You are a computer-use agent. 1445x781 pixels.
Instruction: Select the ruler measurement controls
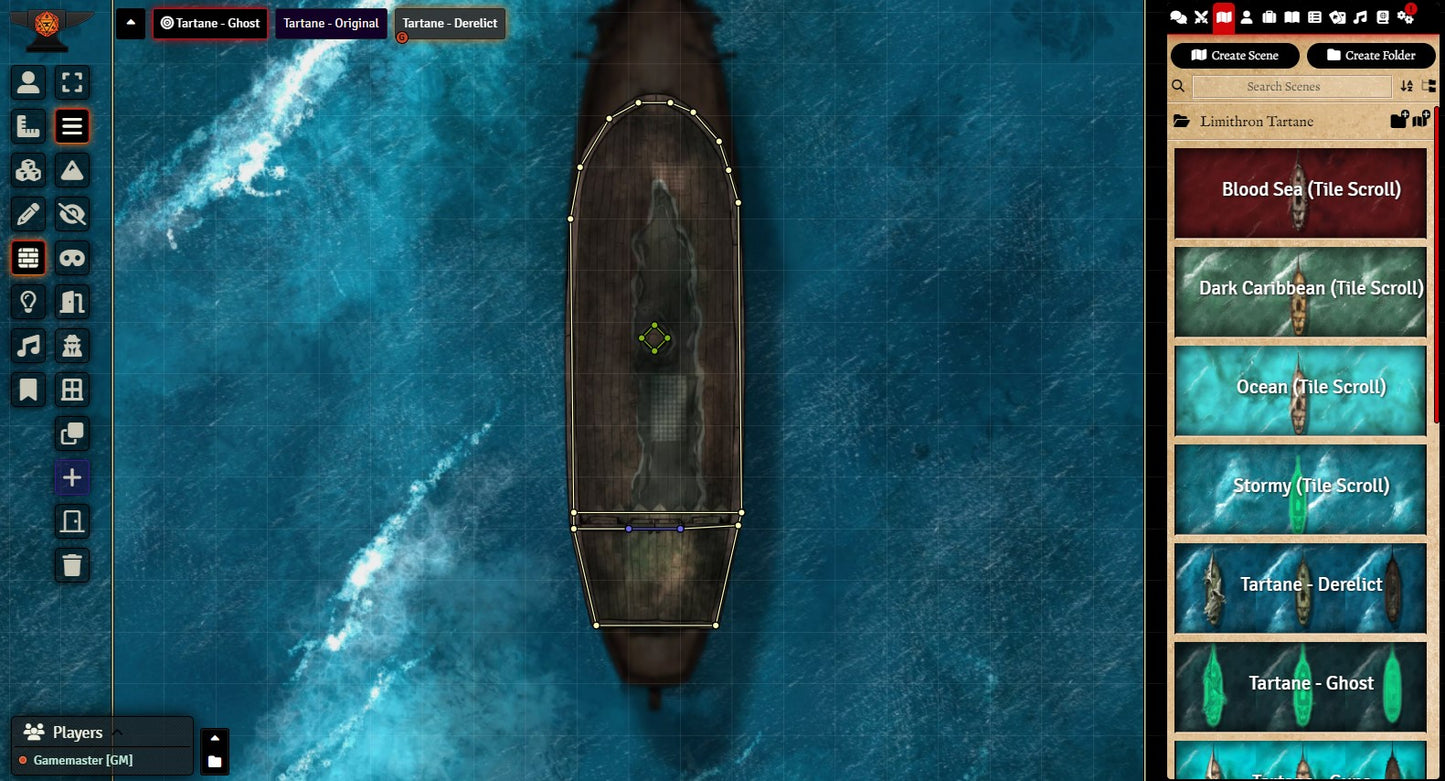coord(28,126)
